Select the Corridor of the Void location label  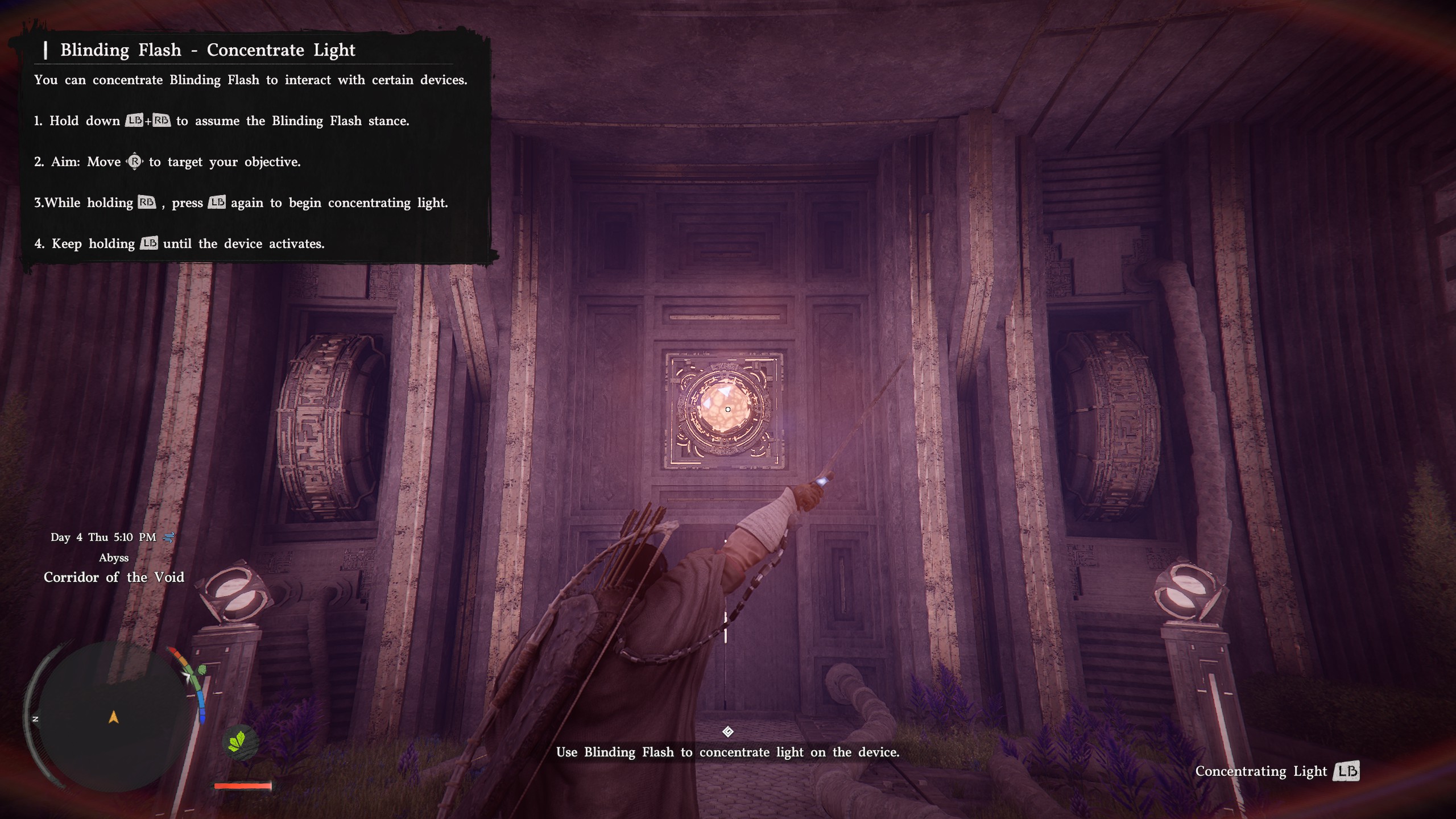click(114, 577)
